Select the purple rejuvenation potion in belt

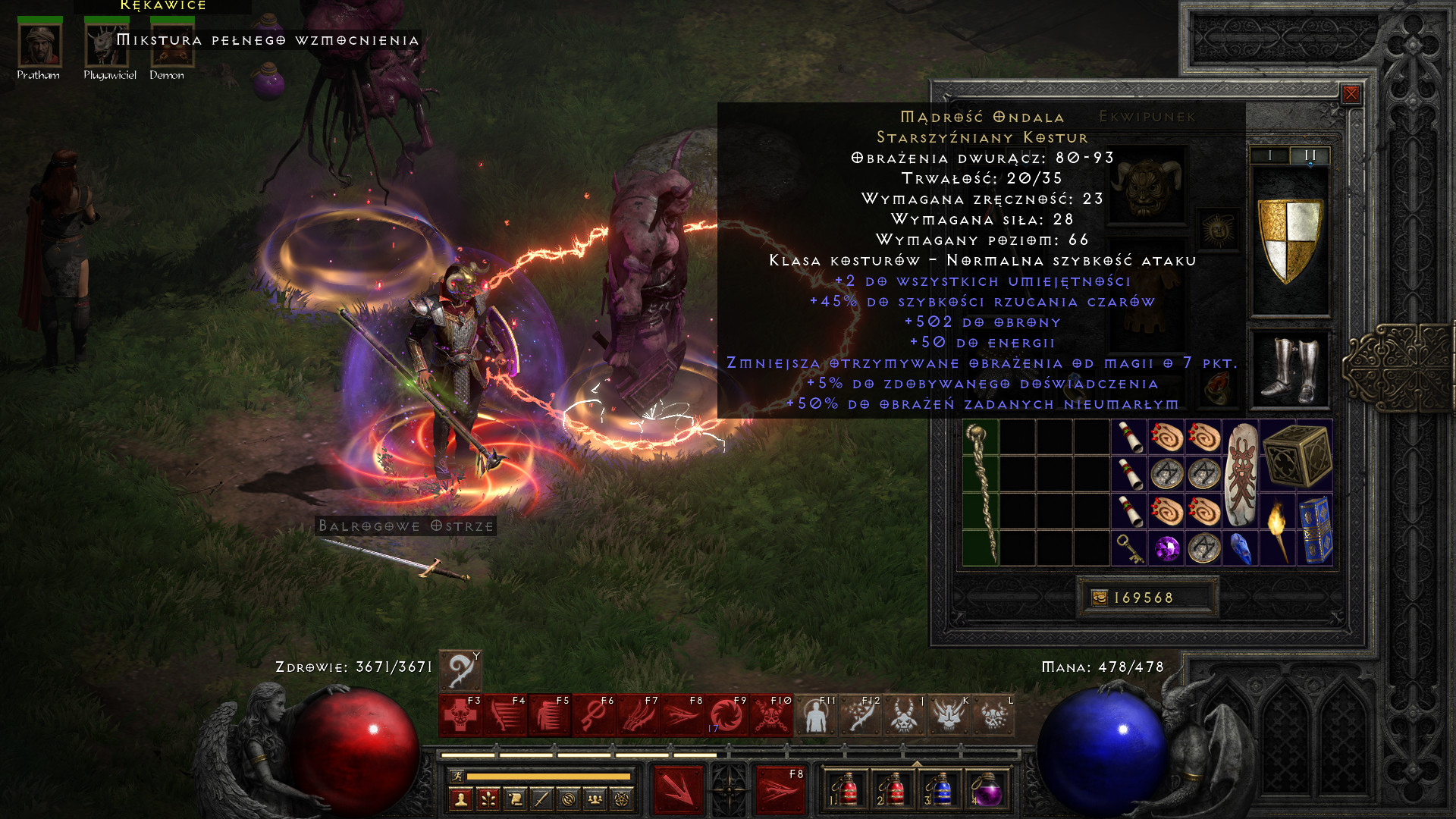tap(986, 789)
